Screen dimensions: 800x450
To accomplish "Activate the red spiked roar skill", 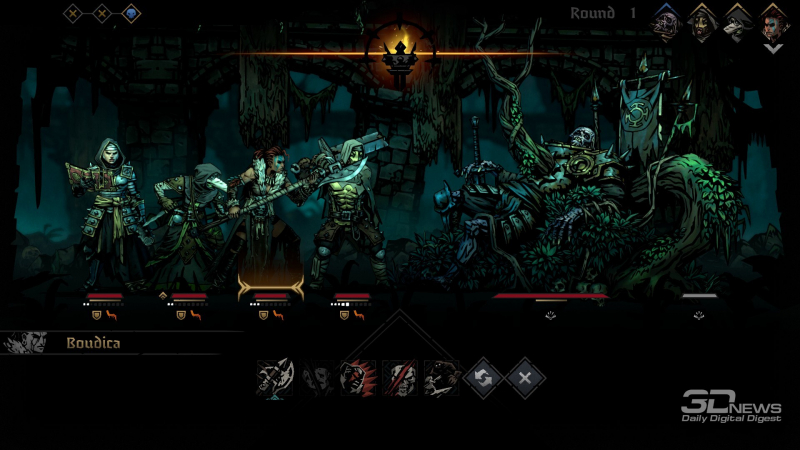I will click(358, 378).
